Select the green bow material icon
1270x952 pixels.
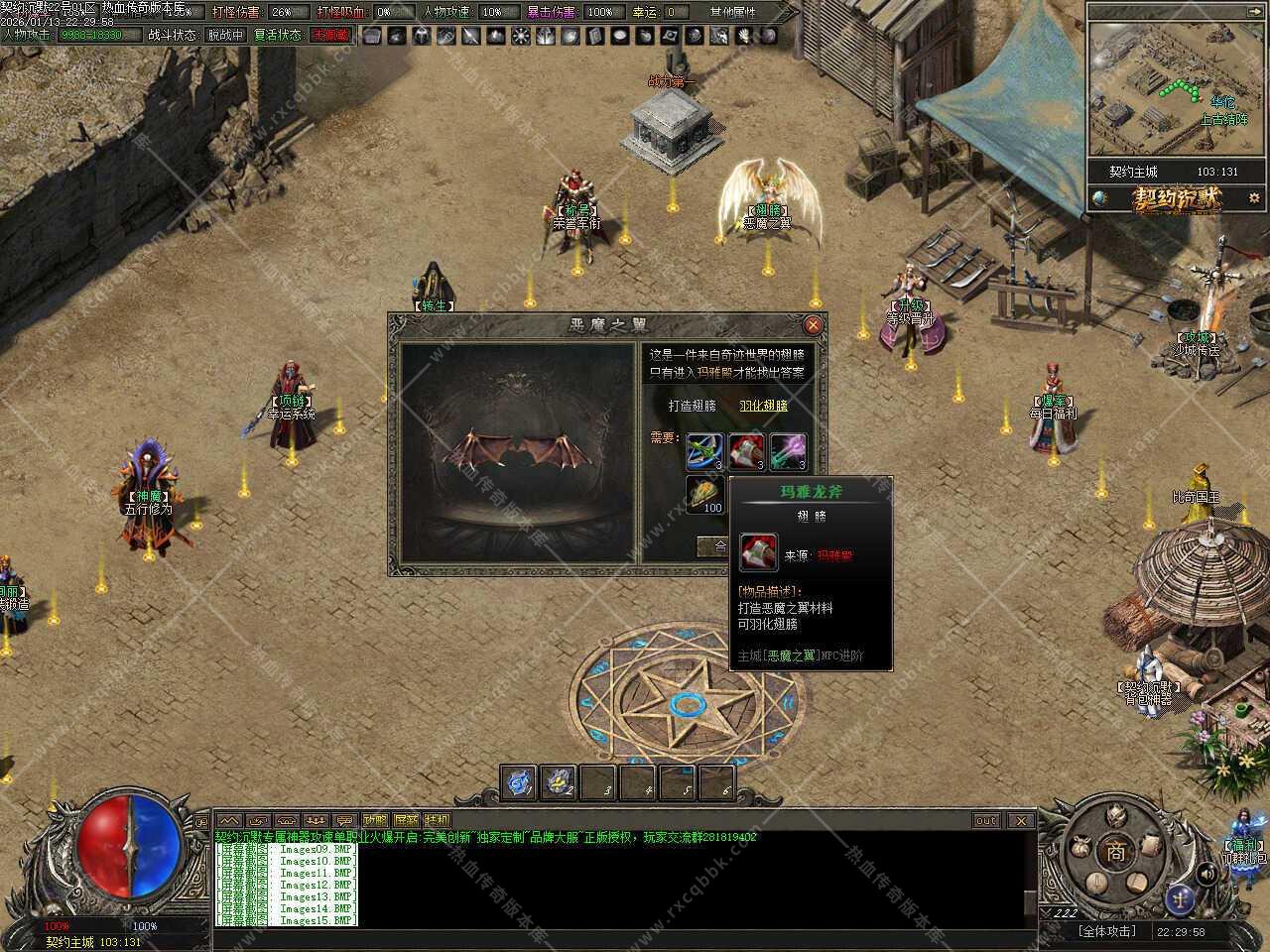pyautogui.click(x=704, y=451)
